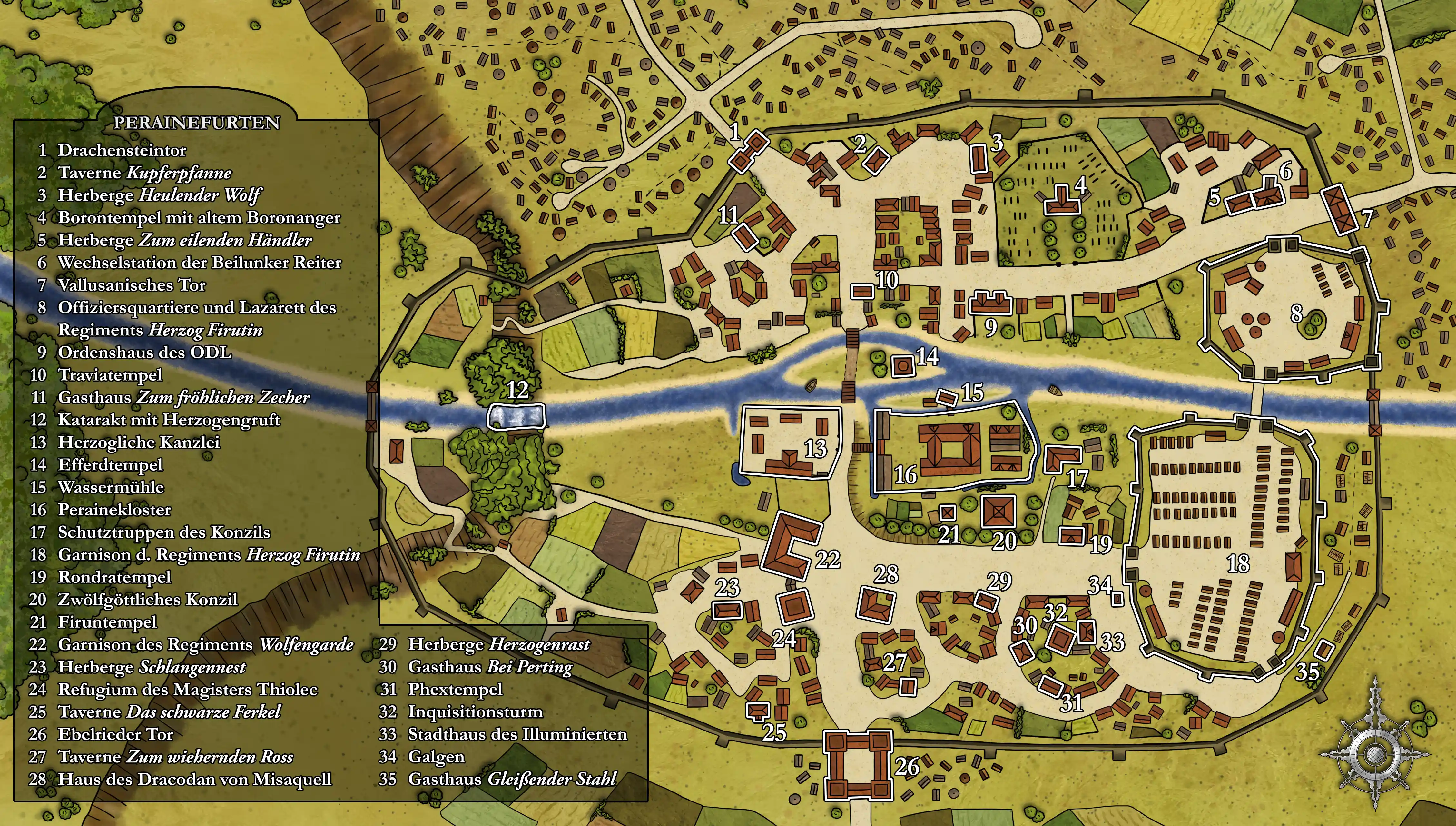Select Katarakt mit Herzogengruft legend entry
This screenshot has height=826, width=1456.
coord(168,420)
